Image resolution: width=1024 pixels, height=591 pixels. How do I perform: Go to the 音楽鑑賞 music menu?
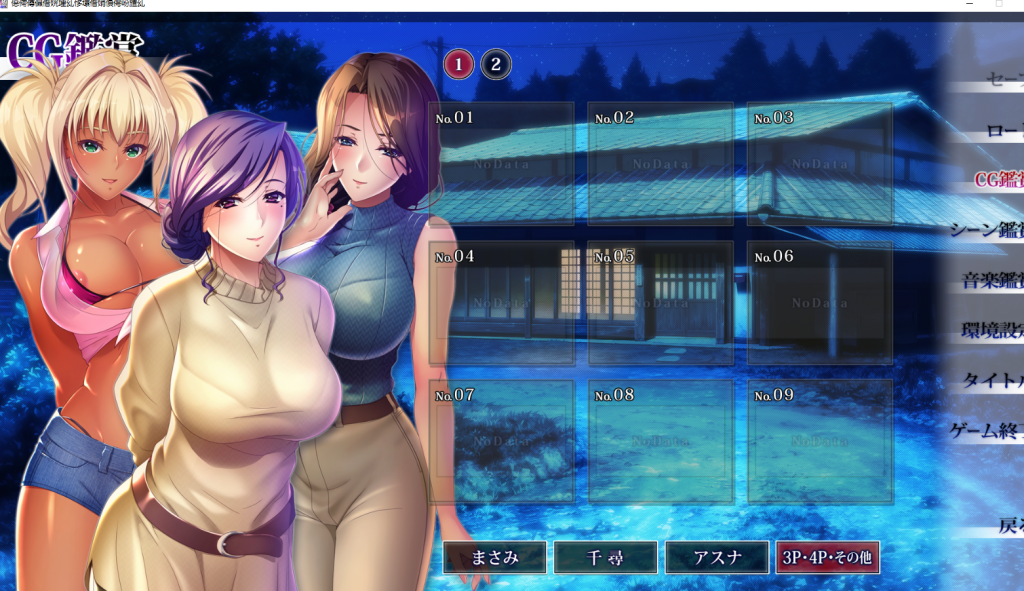click(x=992, y=280)
